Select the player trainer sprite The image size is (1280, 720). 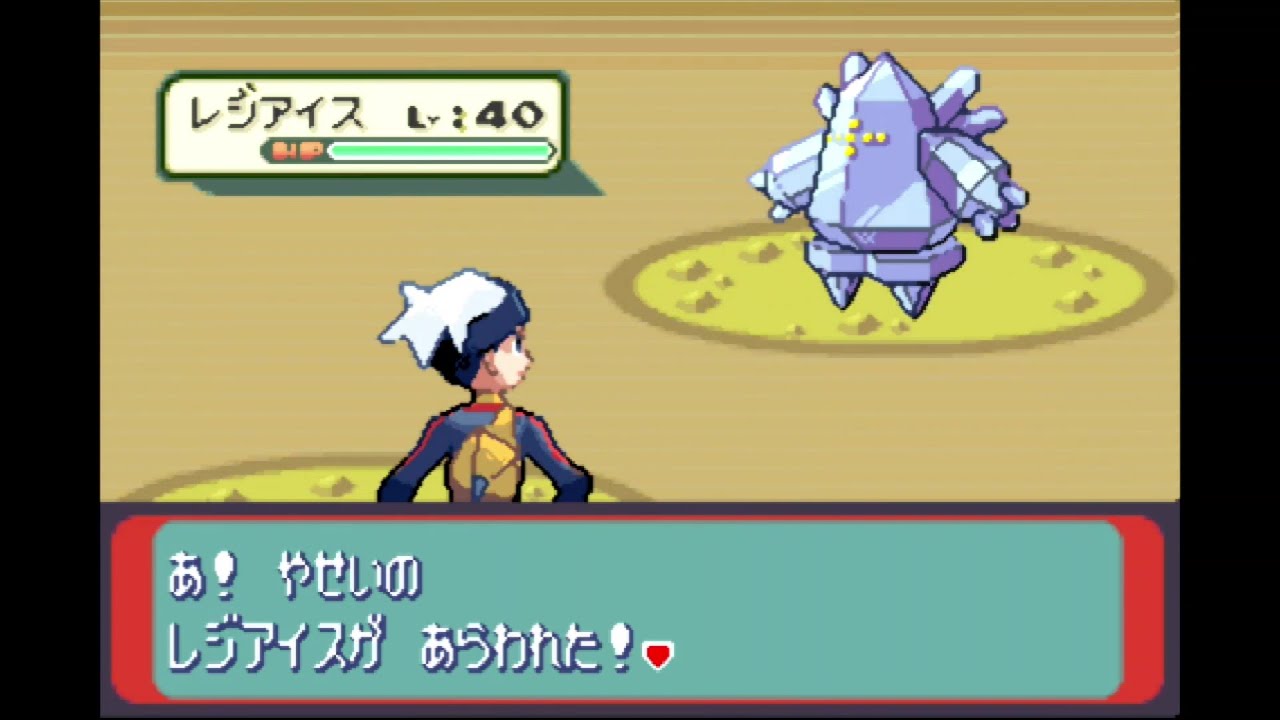pyautogui.click(x=480, y=400)
